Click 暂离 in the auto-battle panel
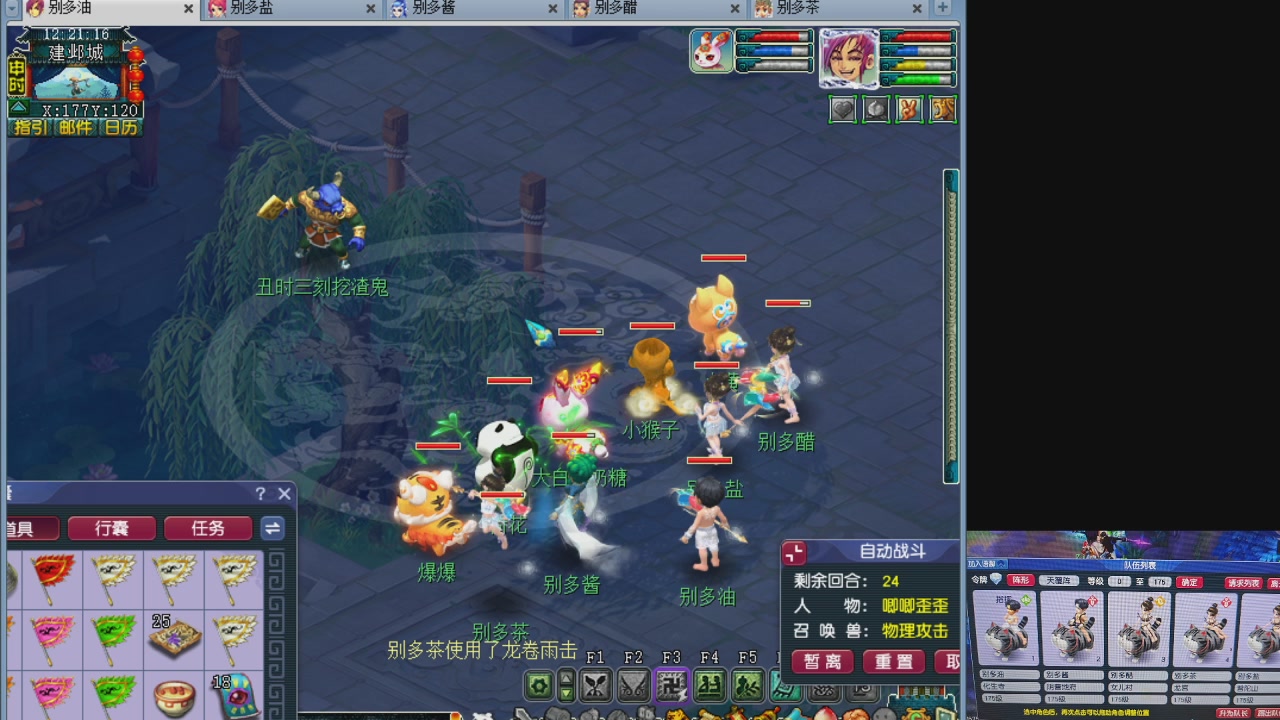The image size is (1280, 720). coord(822,662)
